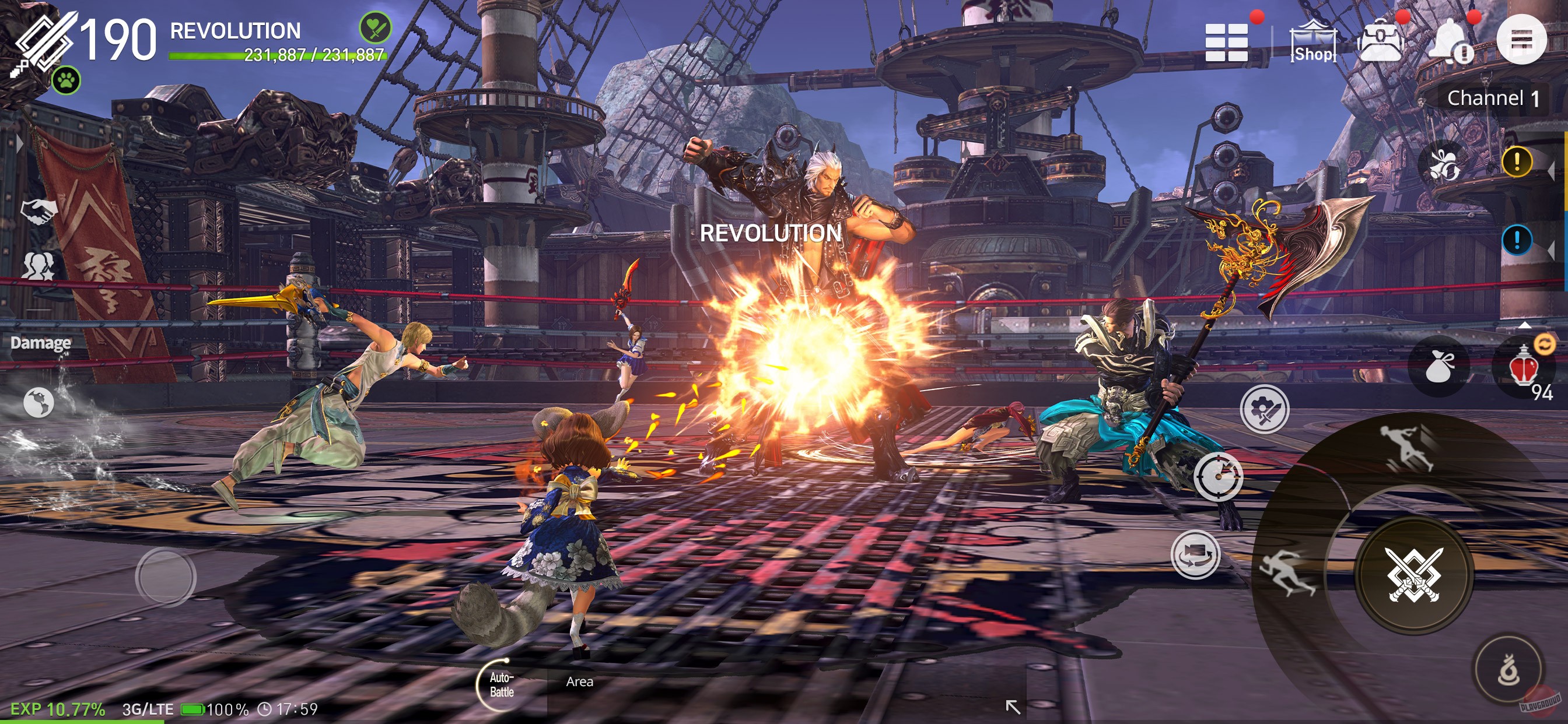
Task: Tap the green paw pet icon
Action: 66,80
